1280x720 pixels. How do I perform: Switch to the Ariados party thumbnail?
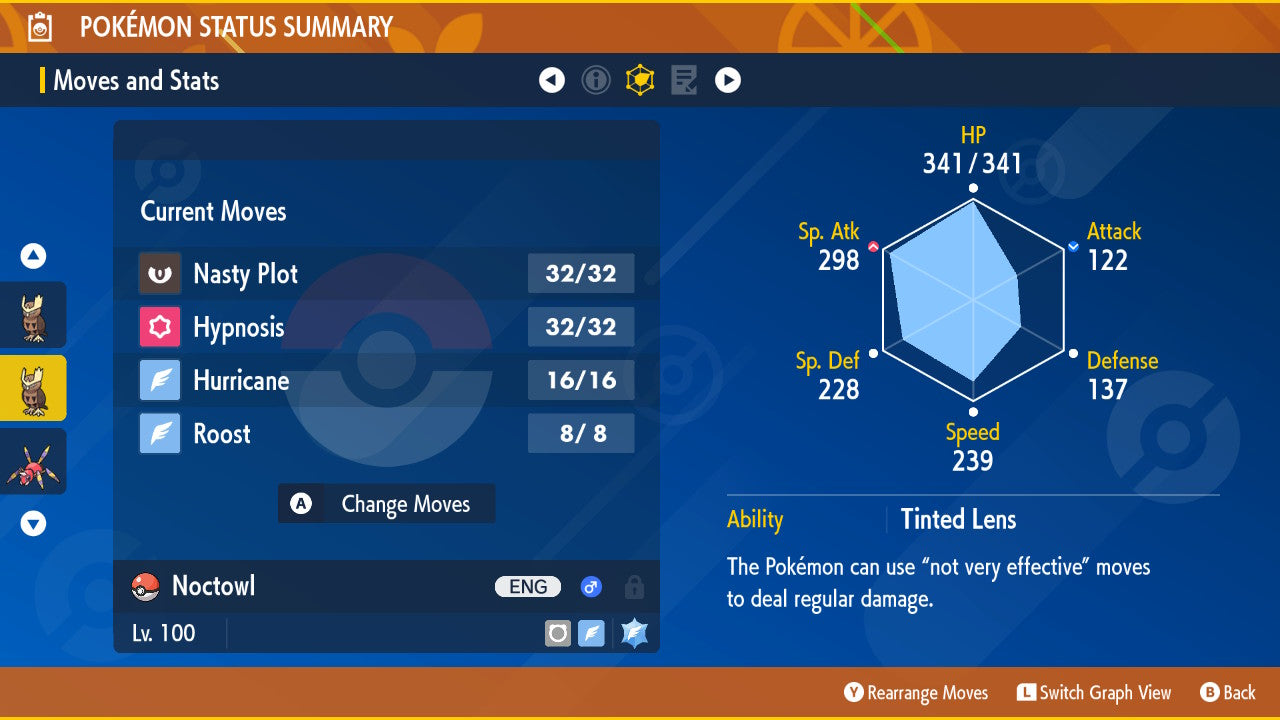33,461
